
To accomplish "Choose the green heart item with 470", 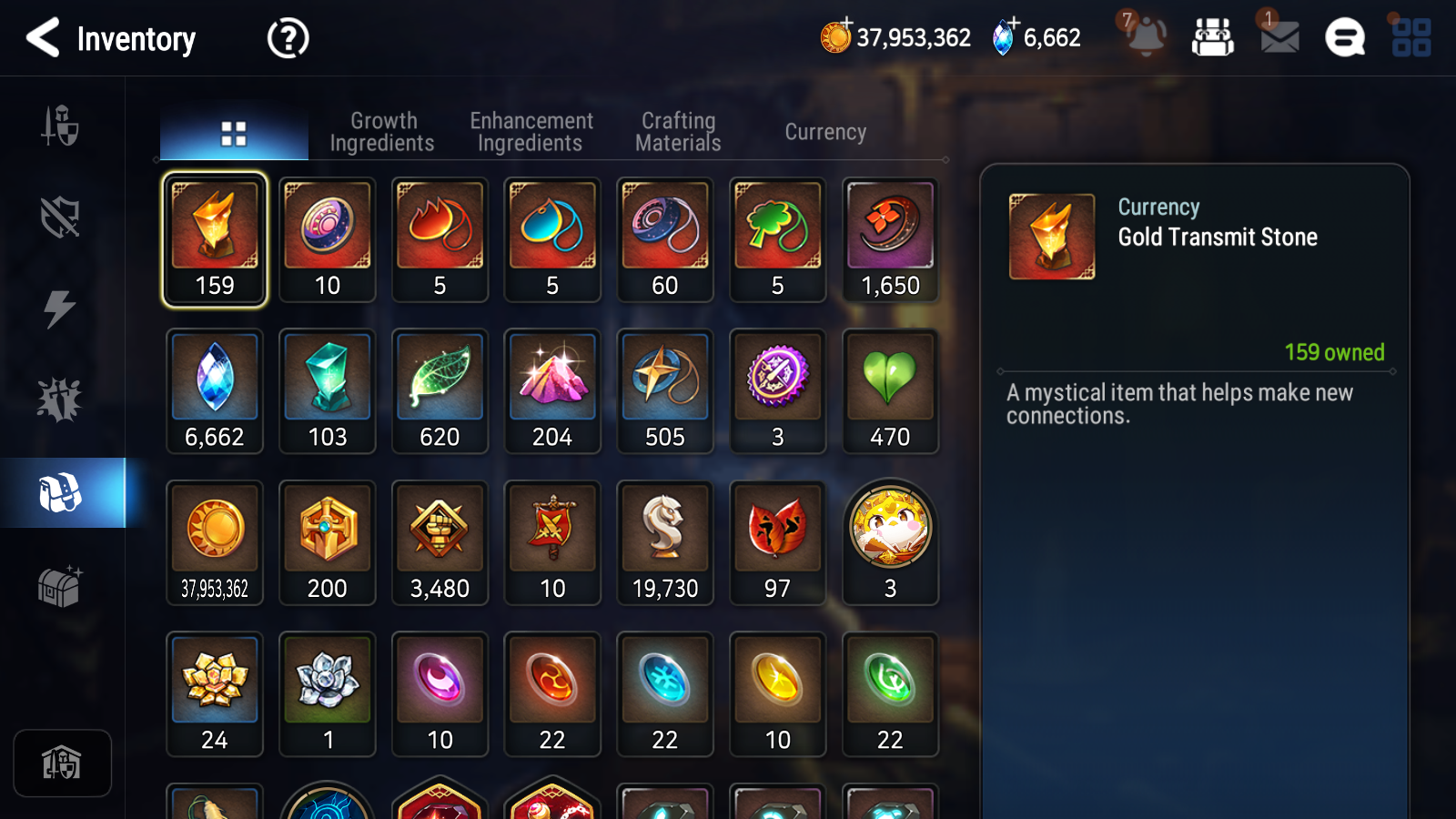I will click(890, 391).
